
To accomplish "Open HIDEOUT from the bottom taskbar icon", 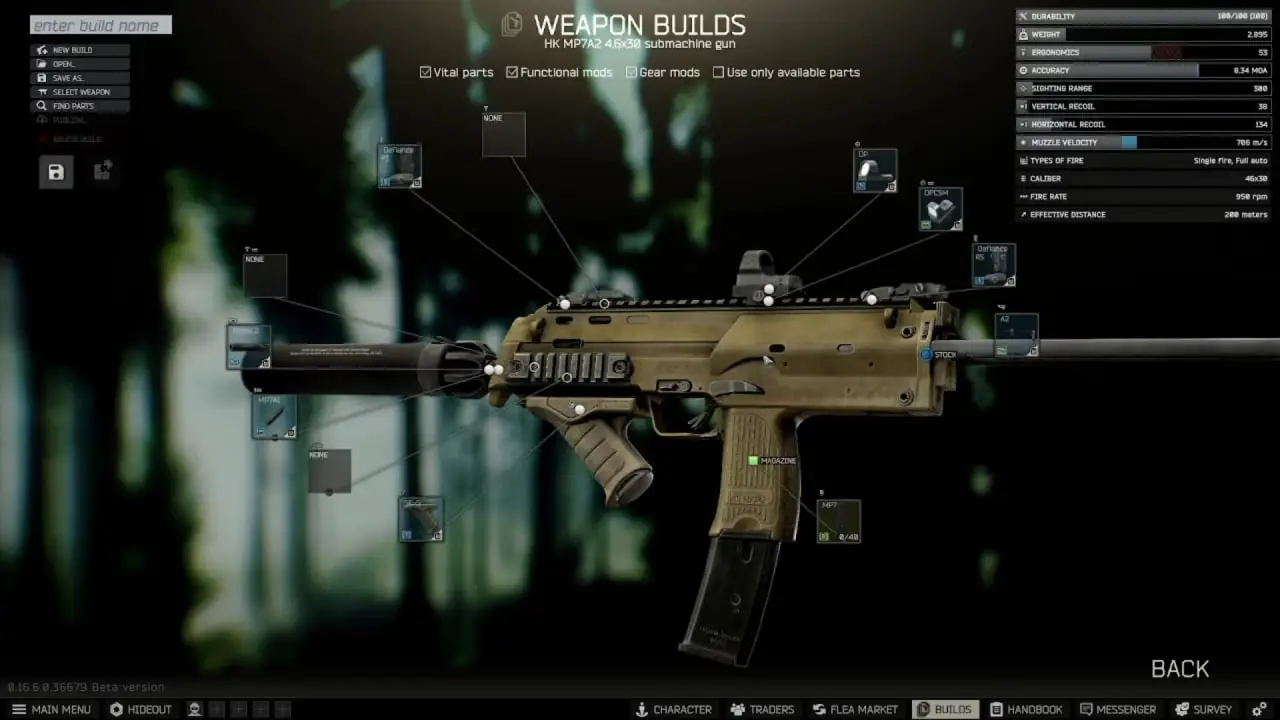I will click(x=119, y=709).
